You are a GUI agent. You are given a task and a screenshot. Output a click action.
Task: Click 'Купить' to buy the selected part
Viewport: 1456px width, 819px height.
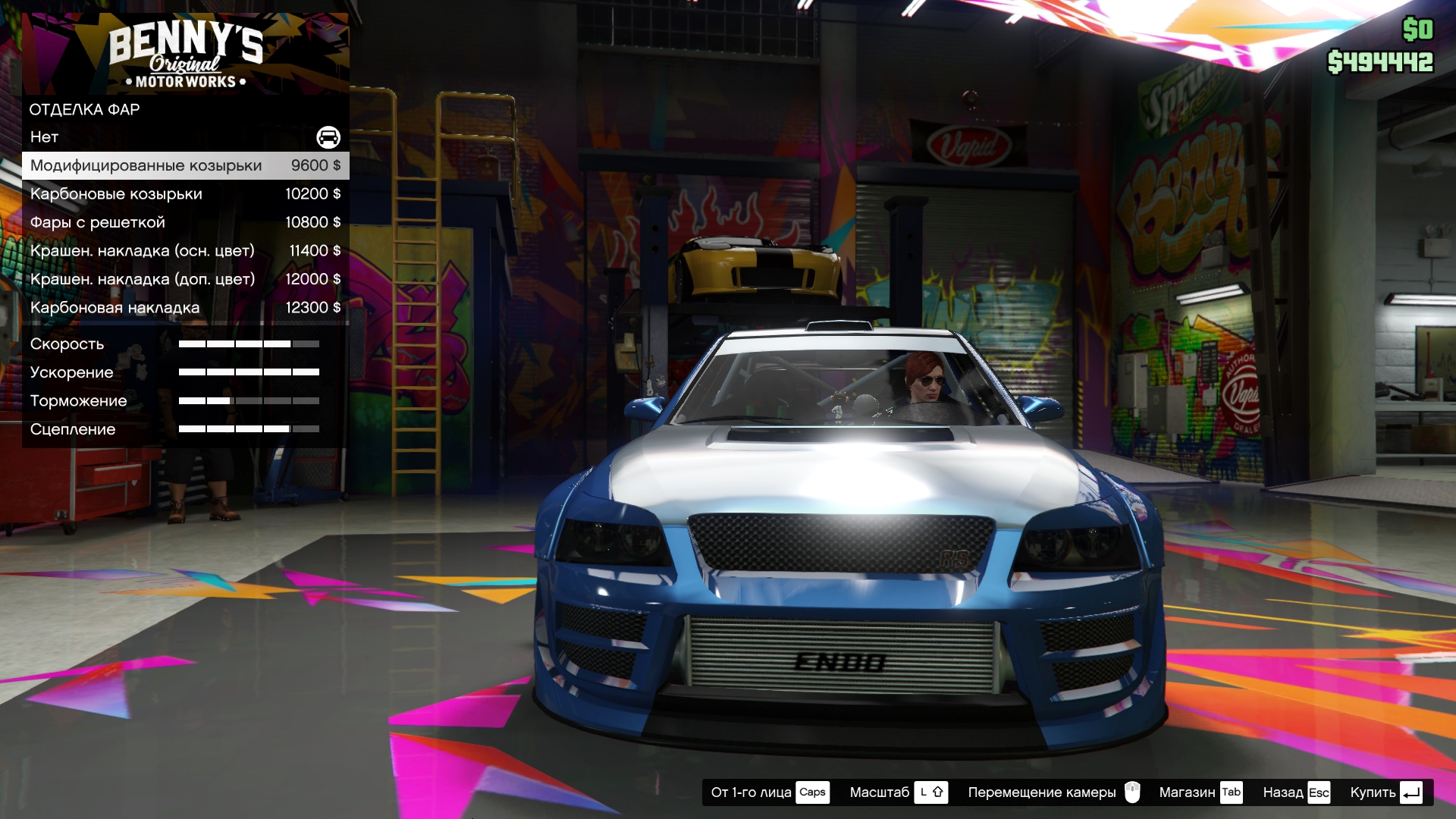click(x=1385, y=792)
